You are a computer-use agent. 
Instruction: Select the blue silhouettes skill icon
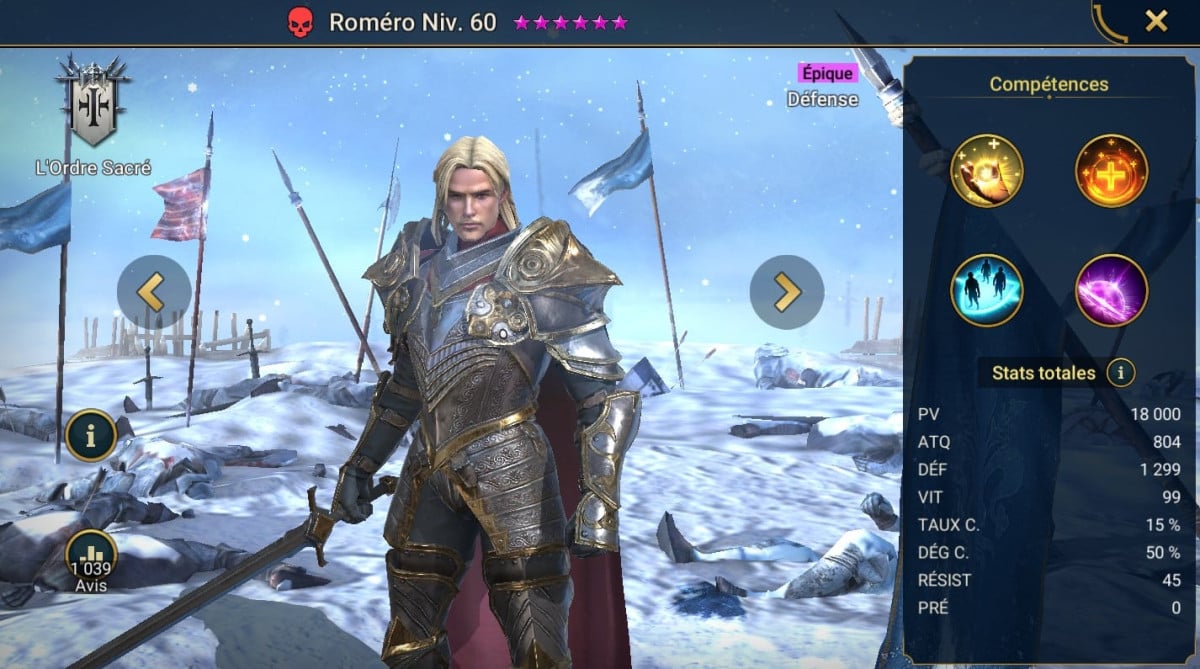click(x=987, y=290)
